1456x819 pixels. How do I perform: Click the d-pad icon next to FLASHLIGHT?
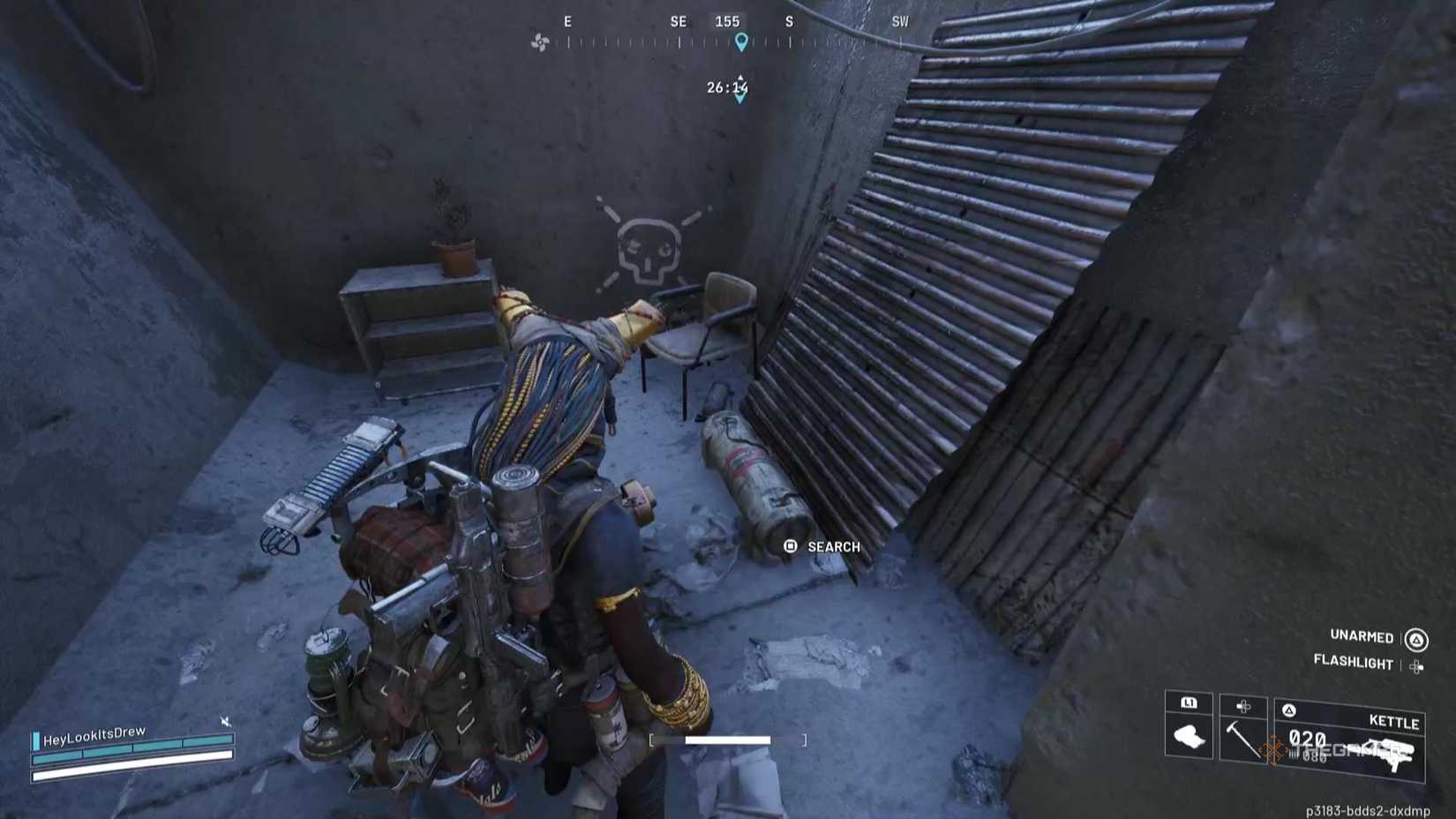tap(1418, 665)
